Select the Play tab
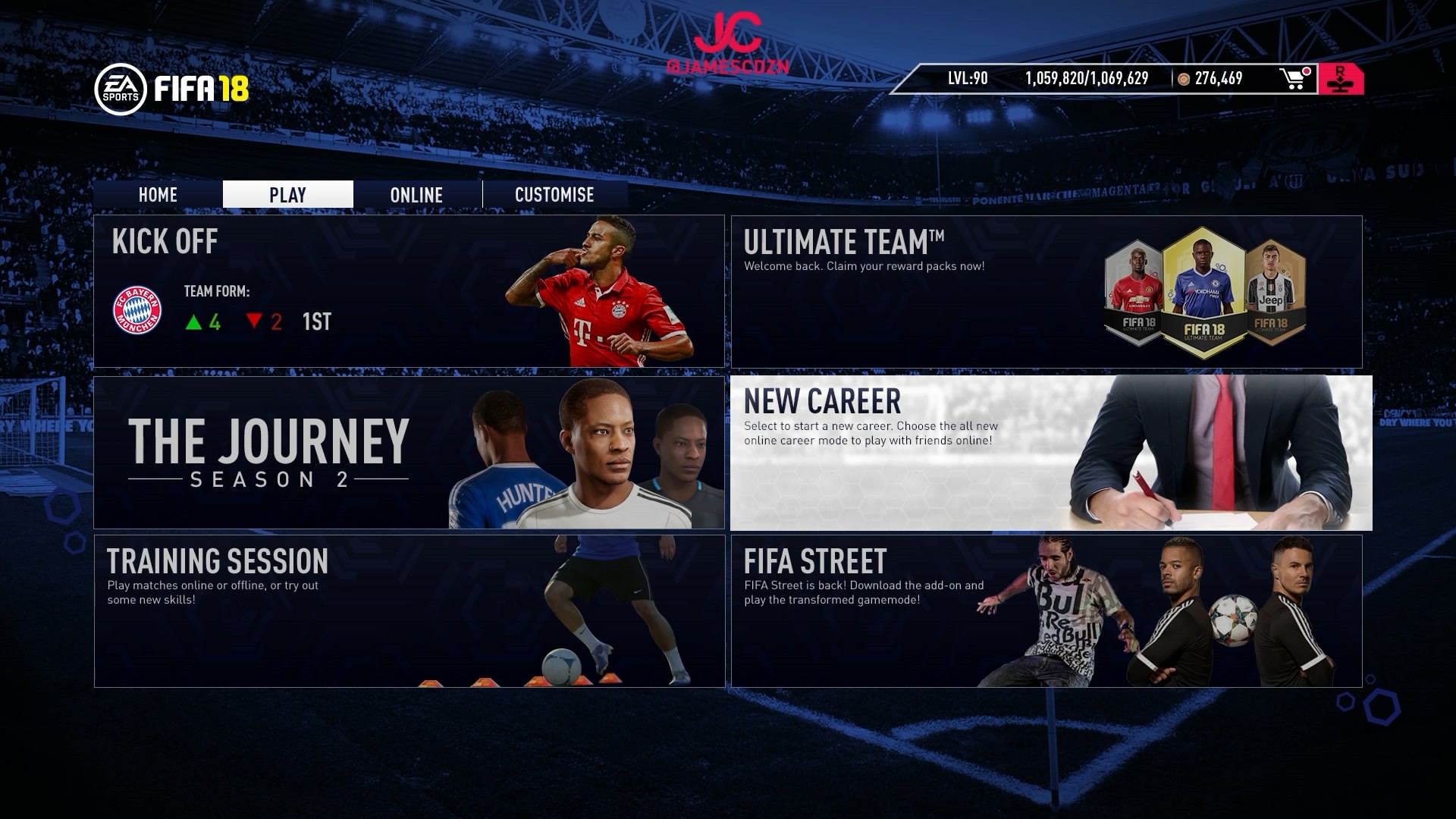Image resolution: width=1456 pixels, height=819 pixels. coord(287,195)
